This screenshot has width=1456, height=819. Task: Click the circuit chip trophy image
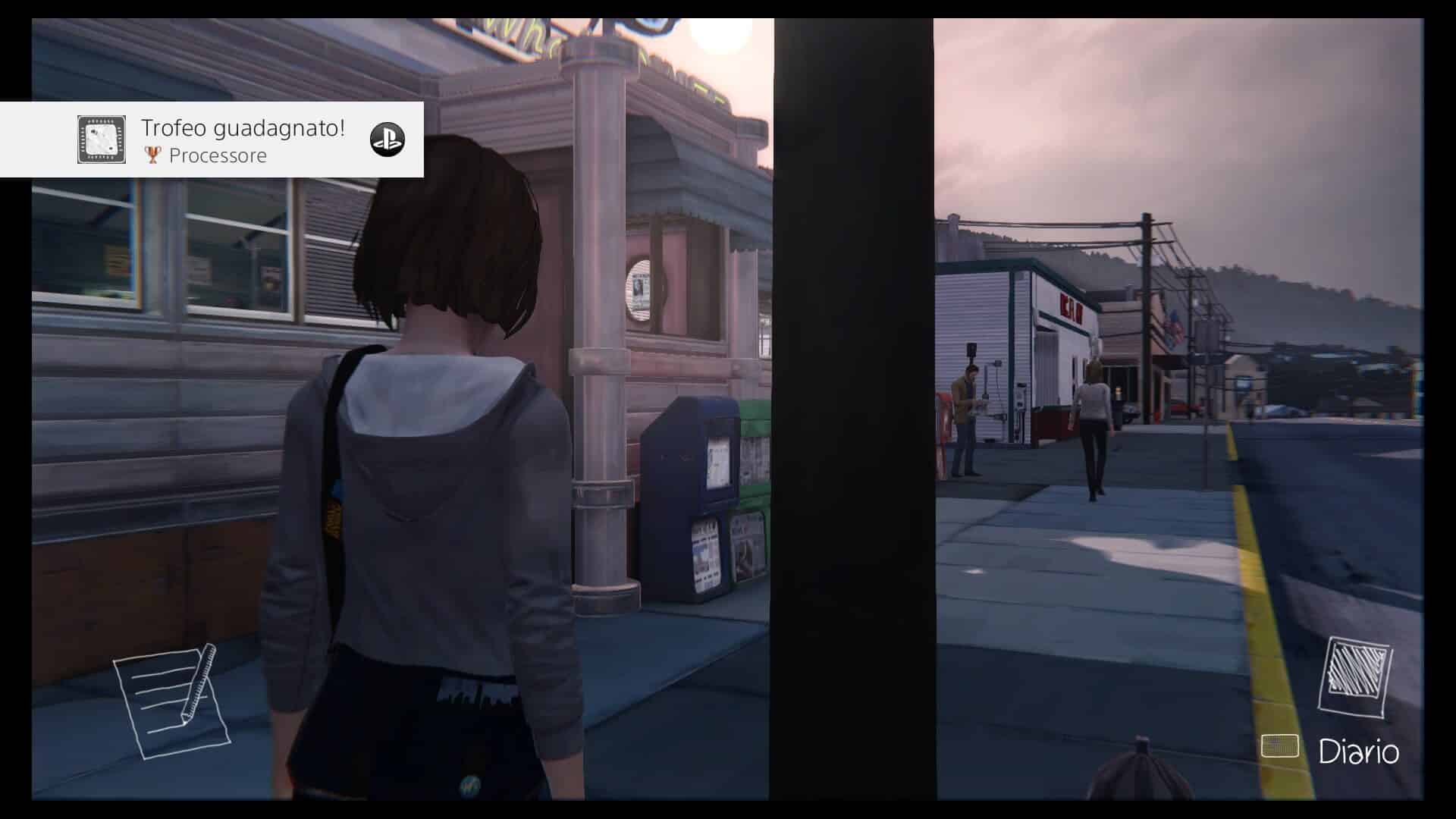(101, 140)
